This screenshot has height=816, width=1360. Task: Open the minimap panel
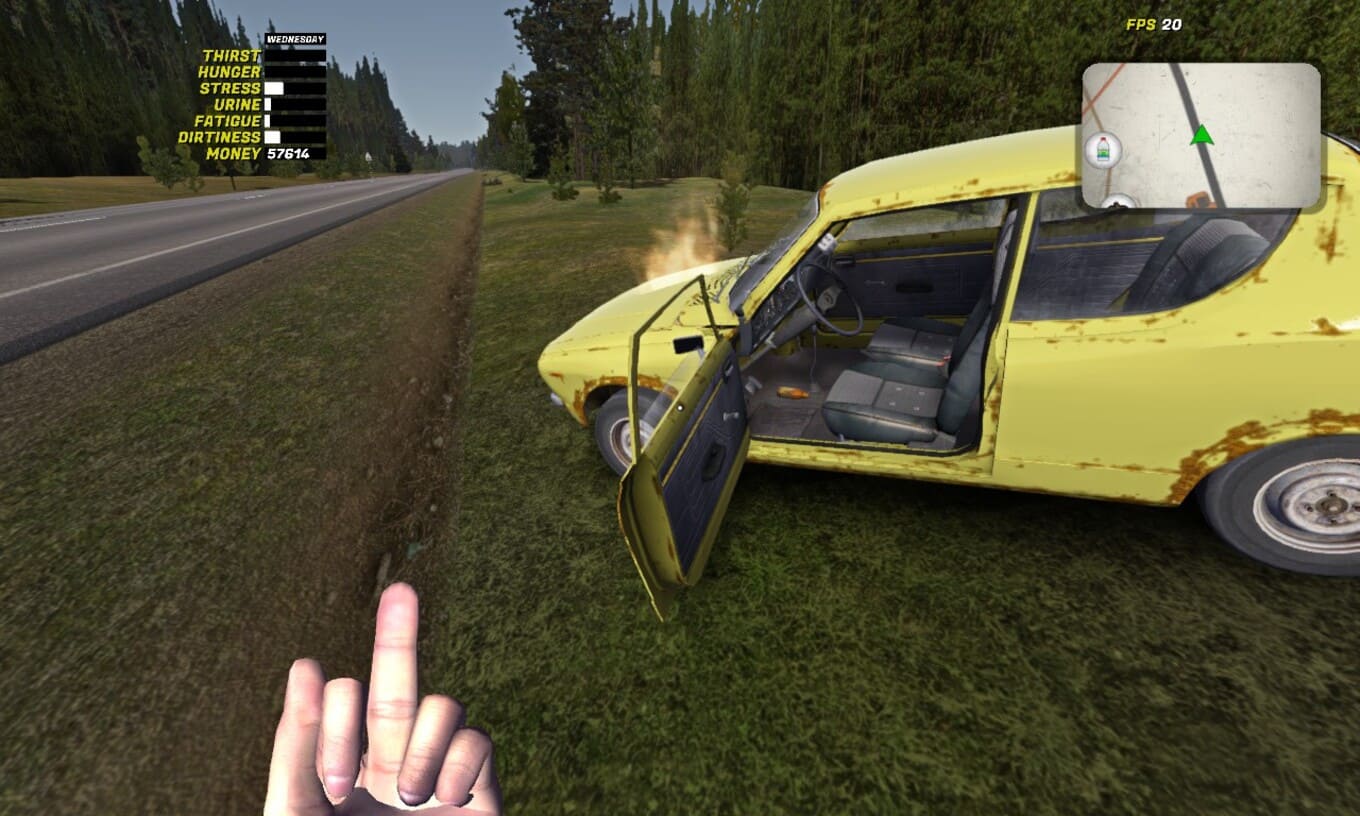click(1201, 135)
